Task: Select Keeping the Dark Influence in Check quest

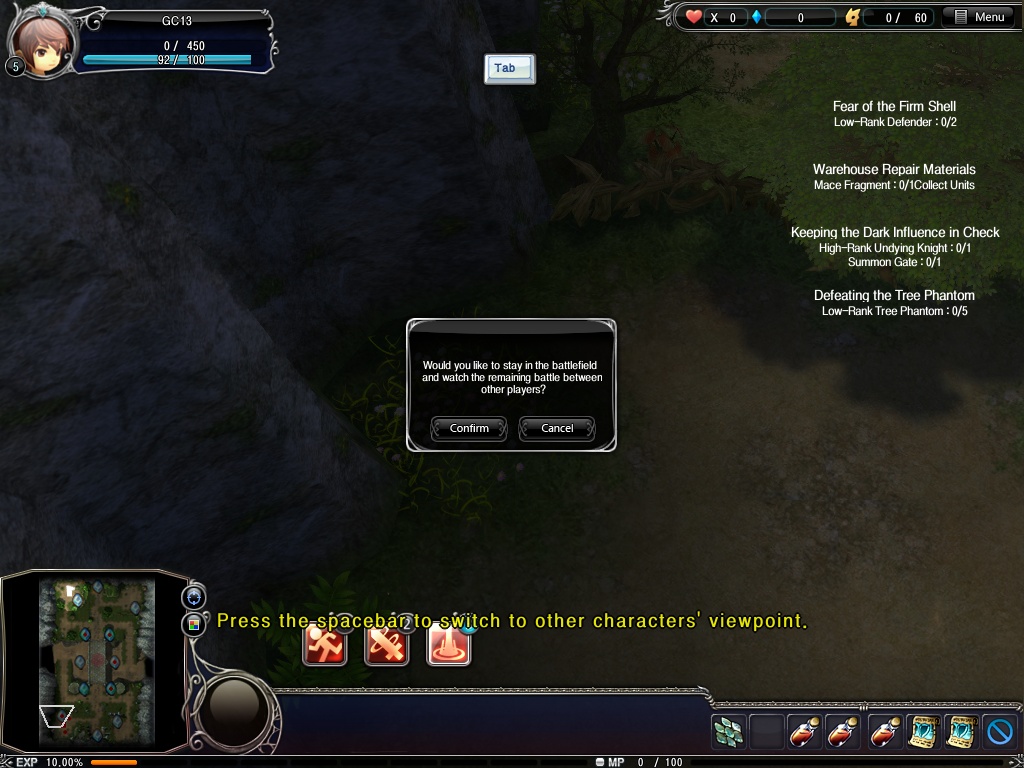Action: coord(894,232)
